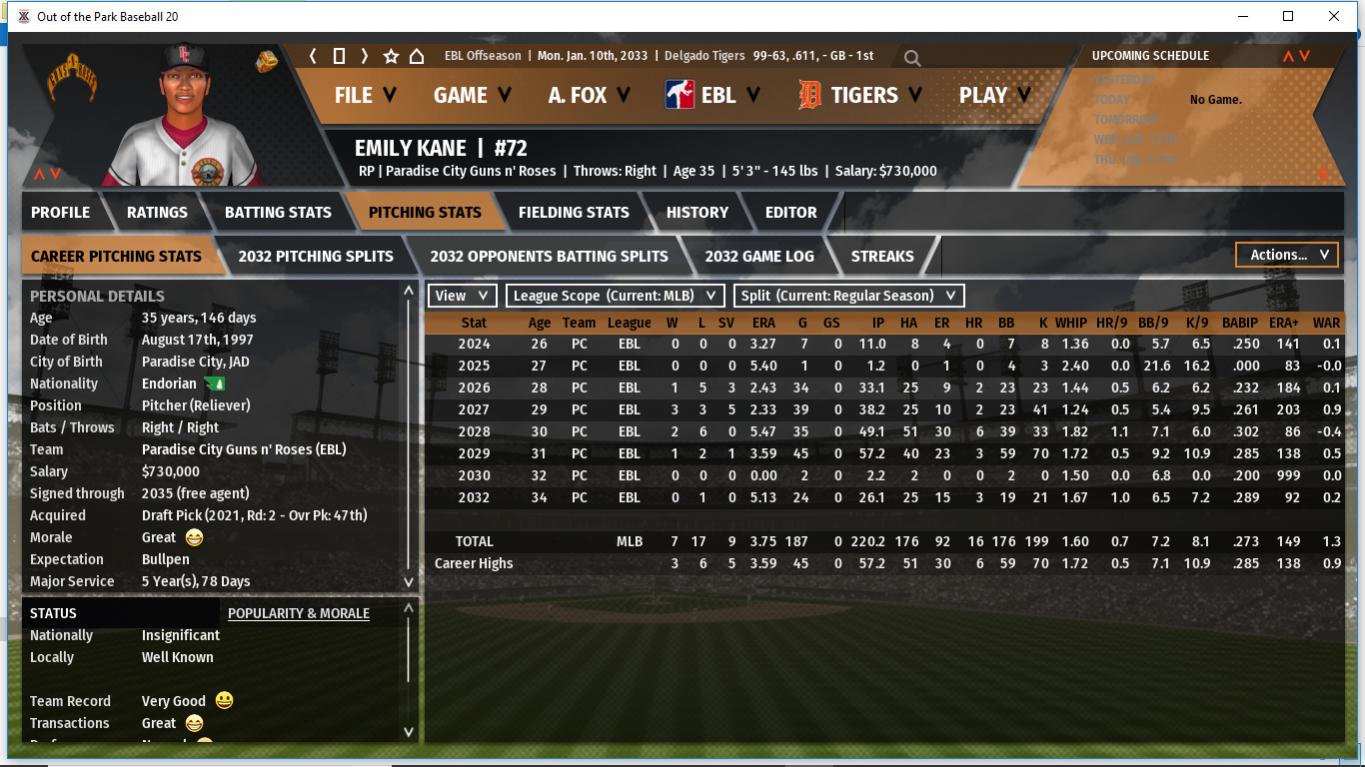Expand the Actions dropdown

[x=1288, y=255]
